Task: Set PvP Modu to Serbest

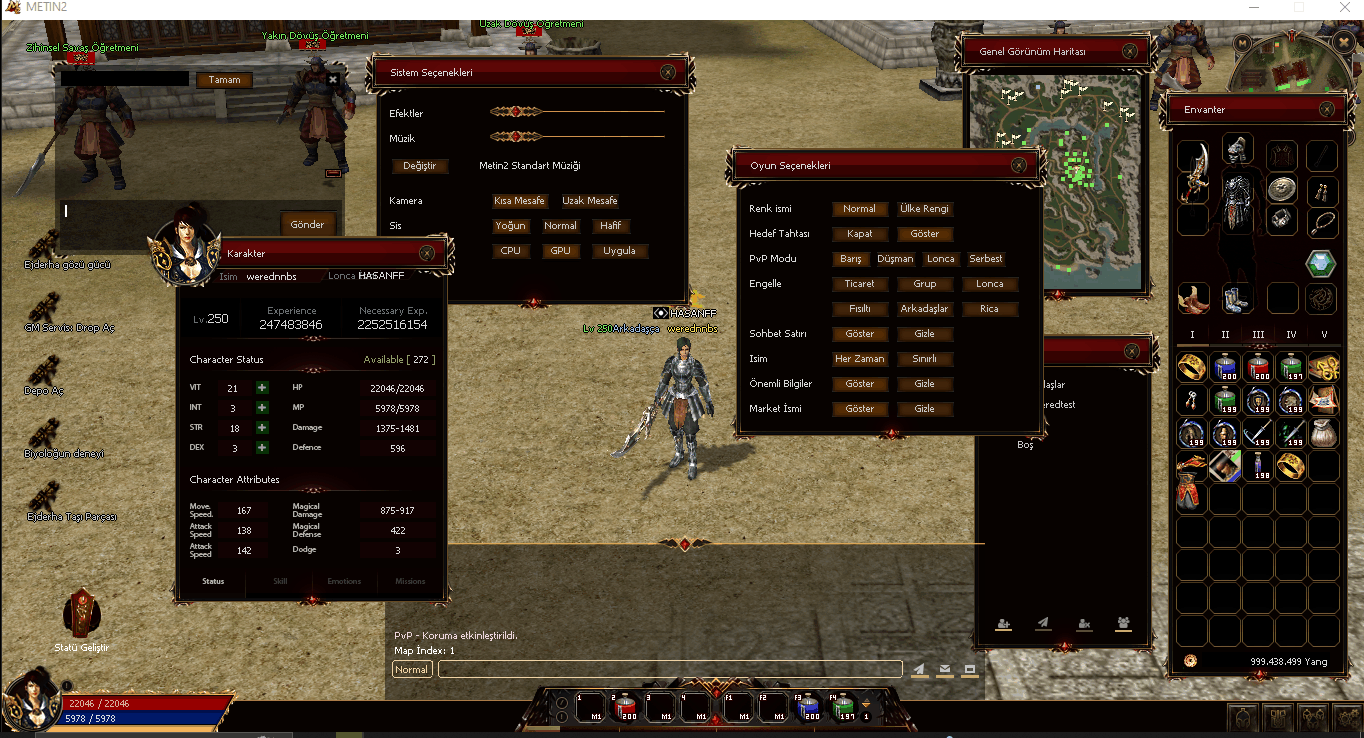Action: (x=985, y=258)
